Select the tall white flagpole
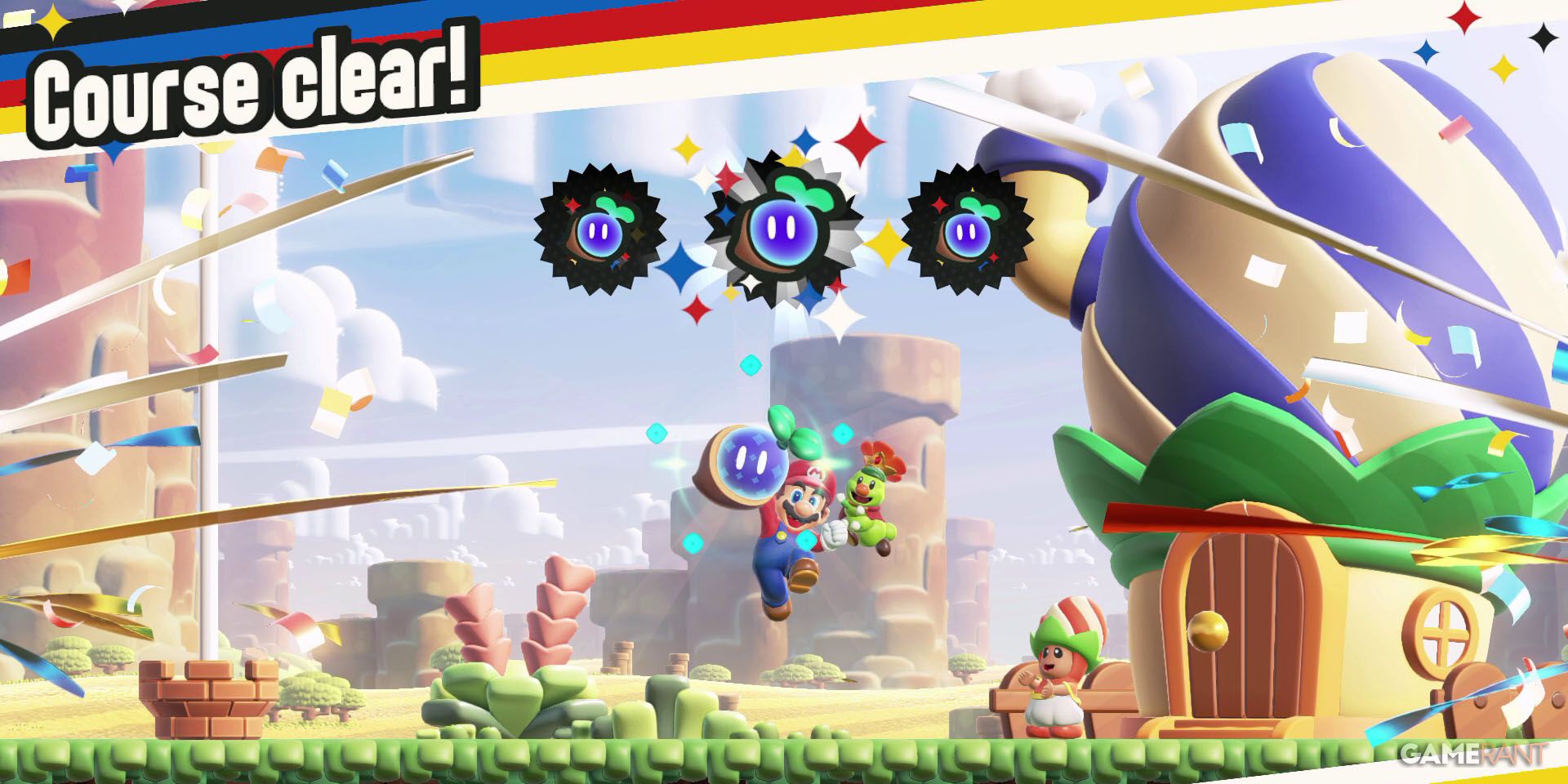Screen dimensions: 1568x784 pos(208,367)
